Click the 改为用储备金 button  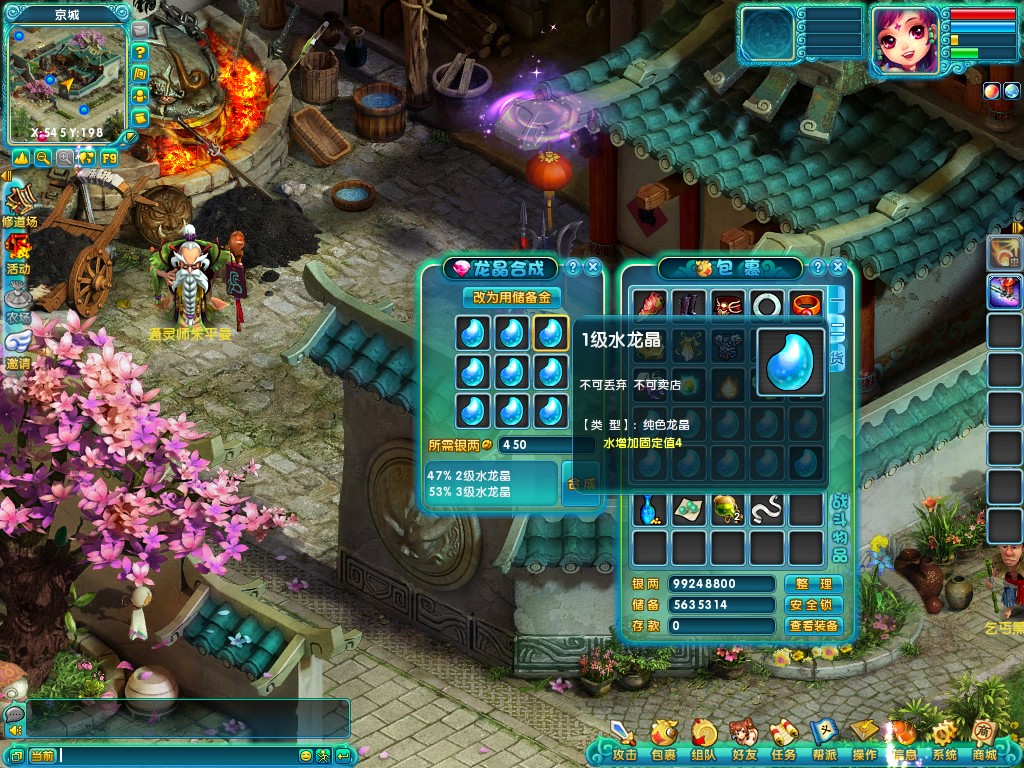pyautogui.click(x=511, y=297)
